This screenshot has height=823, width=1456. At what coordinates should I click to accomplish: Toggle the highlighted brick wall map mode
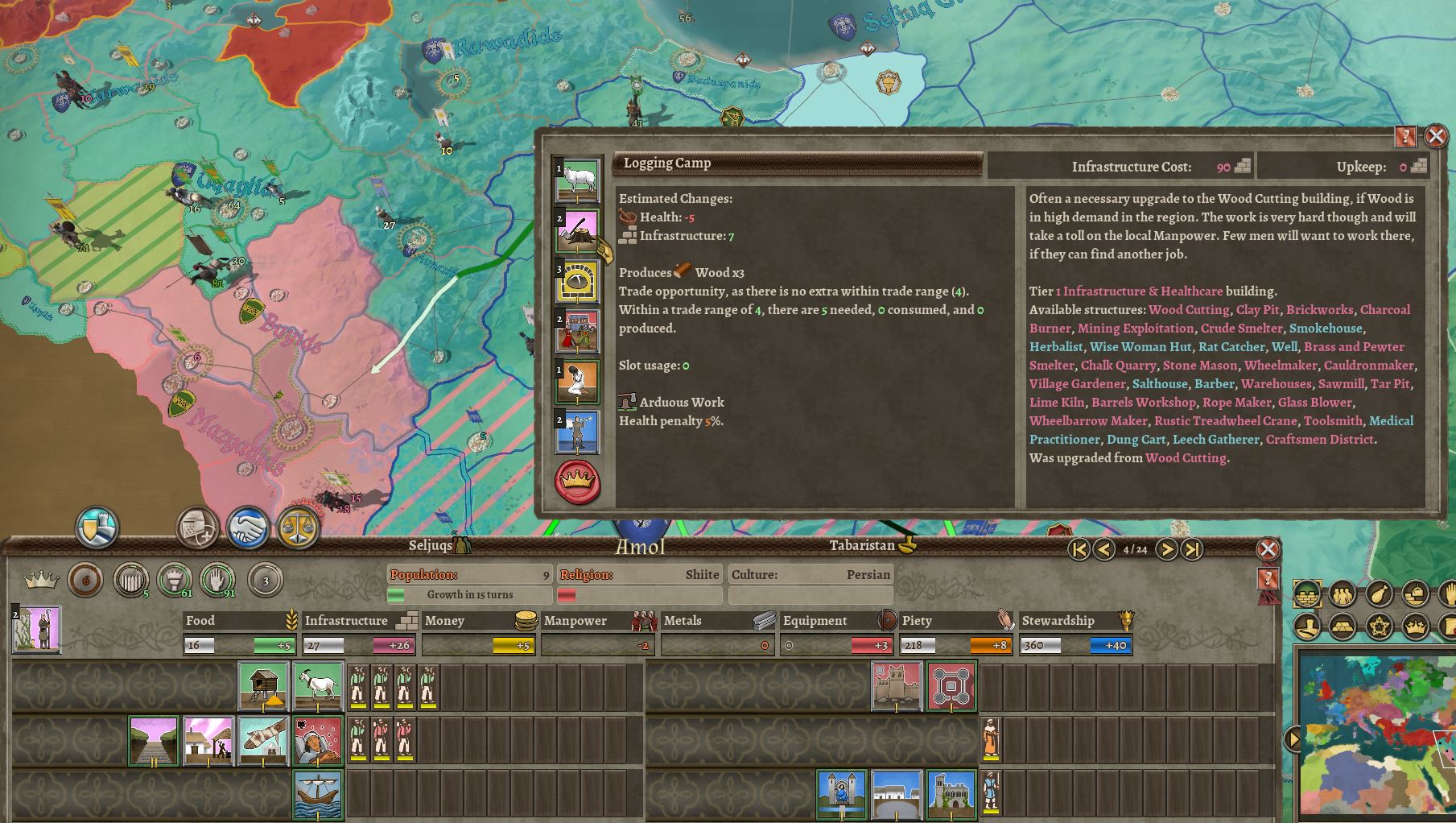pyautogui.click(x=1307, y=593)
